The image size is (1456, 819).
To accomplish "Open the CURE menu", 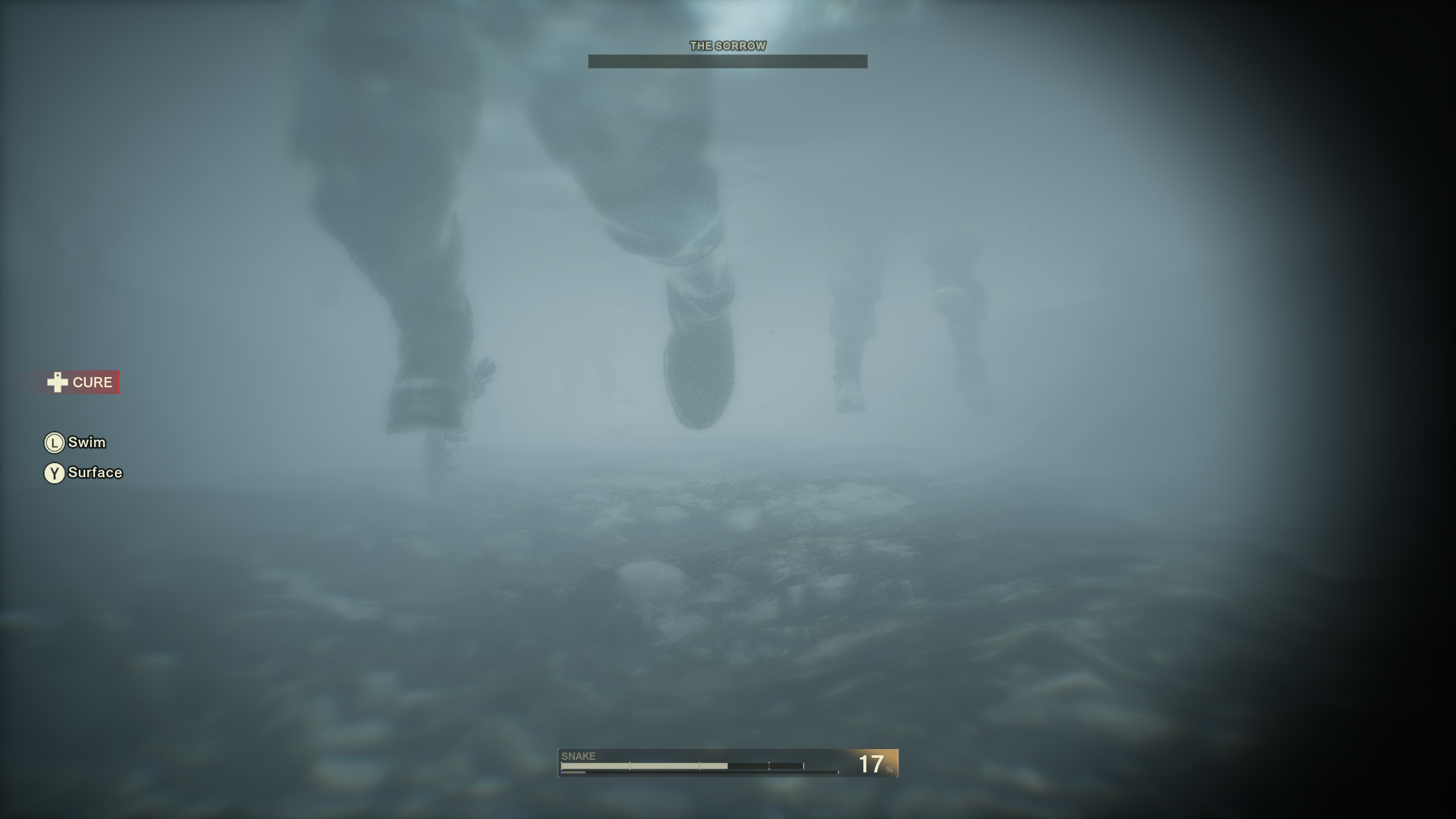I will click(x=80, y=382).
